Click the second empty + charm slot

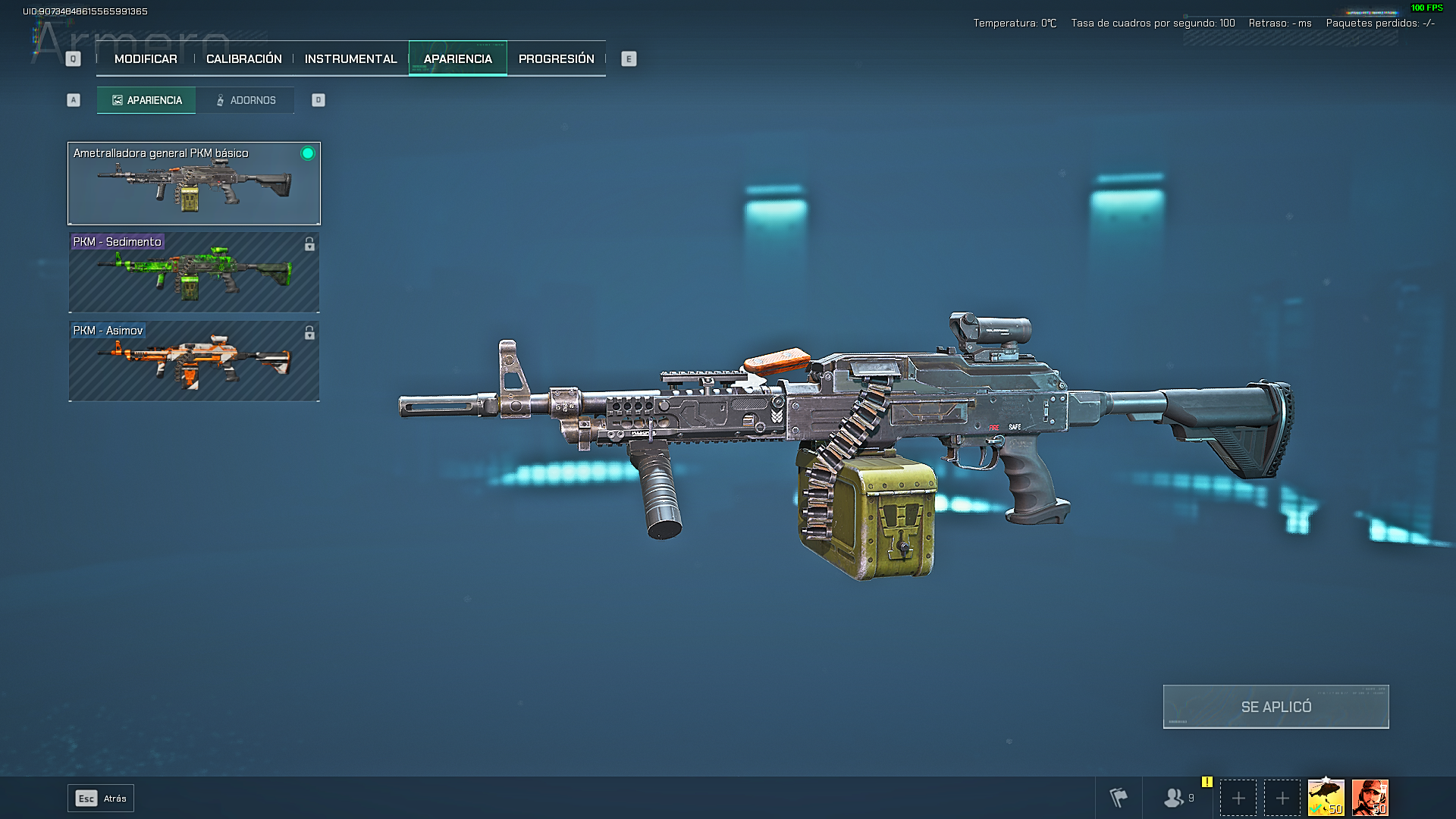[x=1282, y=798]
